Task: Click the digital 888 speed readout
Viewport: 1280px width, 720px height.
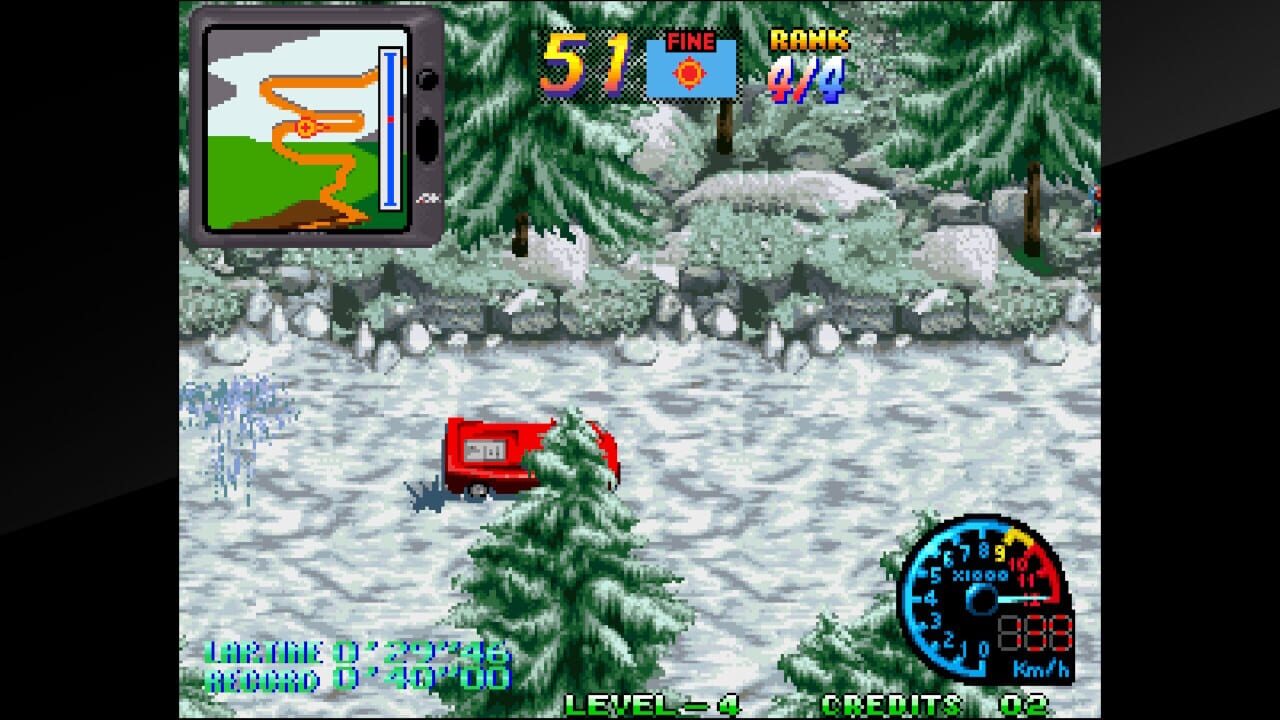Action: click(1034, 631)
